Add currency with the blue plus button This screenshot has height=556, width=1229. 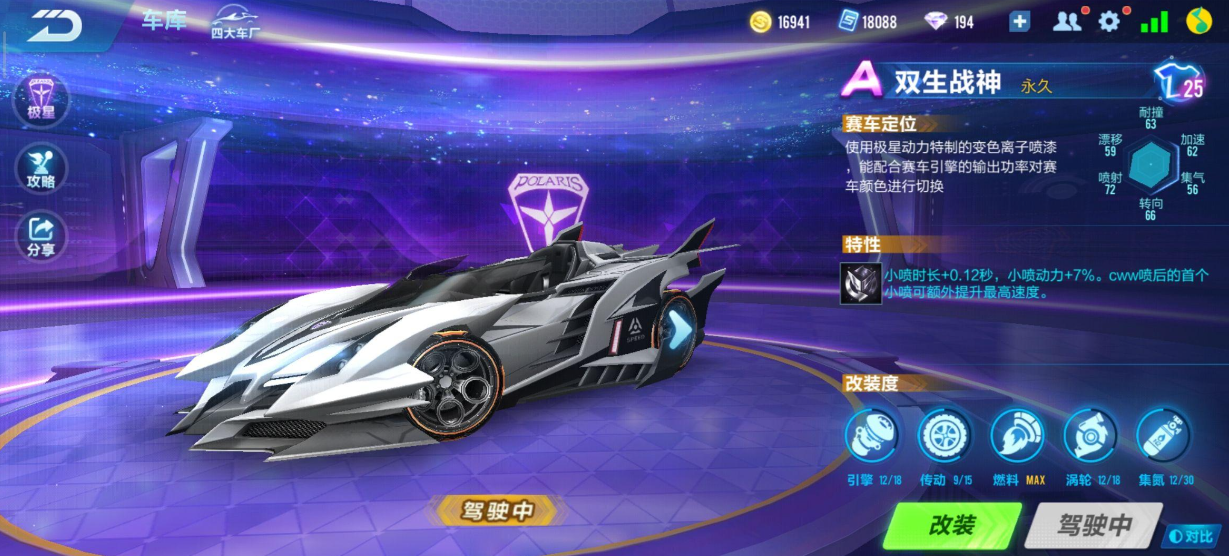tap(1019, 21)
